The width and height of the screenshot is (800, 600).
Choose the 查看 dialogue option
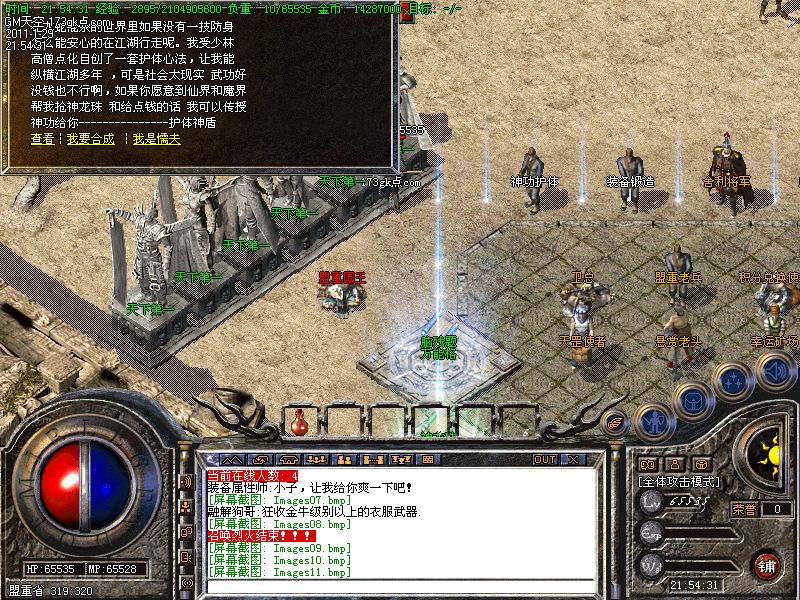click(42, 139)
